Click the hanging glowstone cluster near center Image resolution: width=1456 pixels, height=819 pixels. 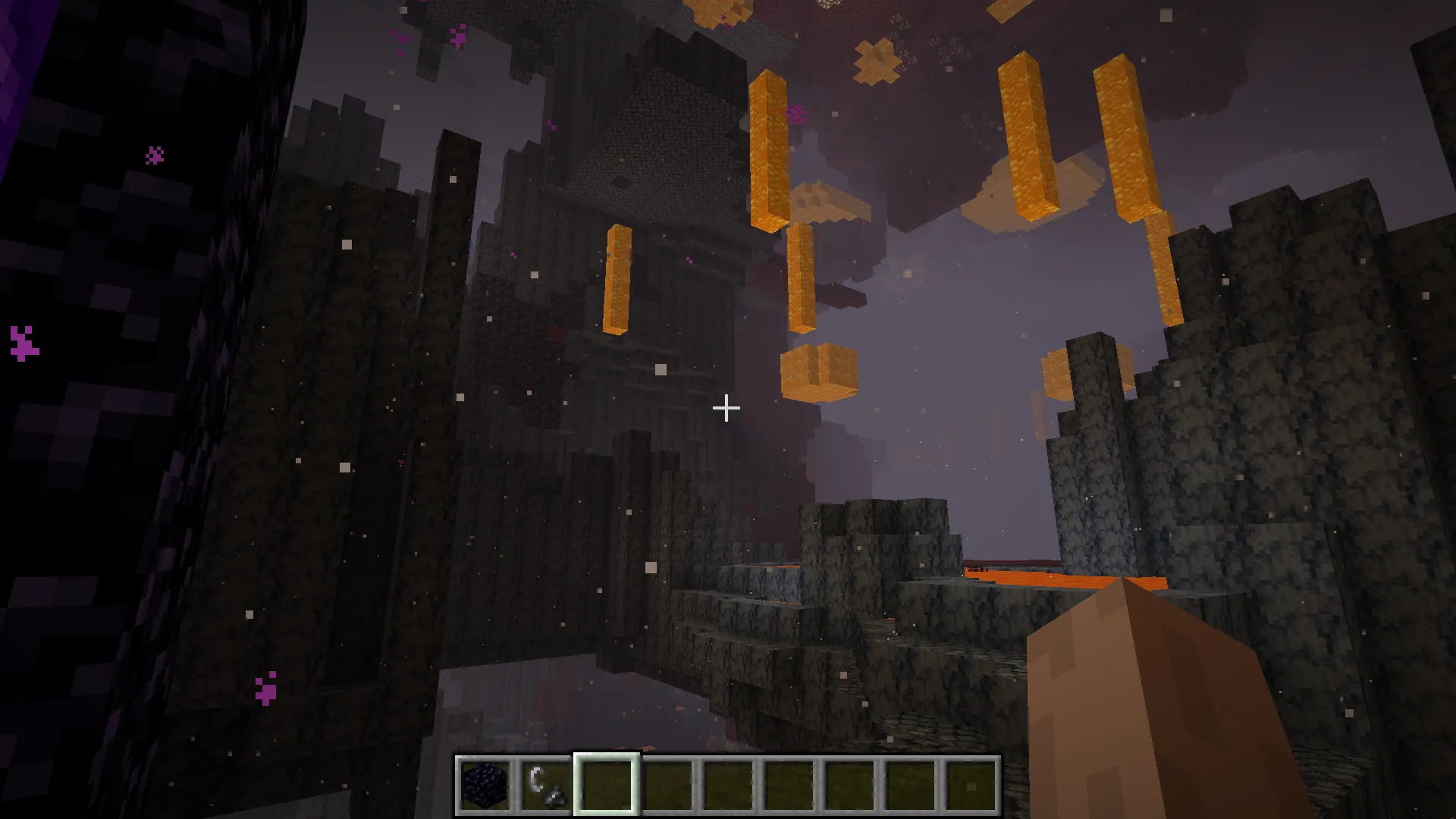pos(819,372)
